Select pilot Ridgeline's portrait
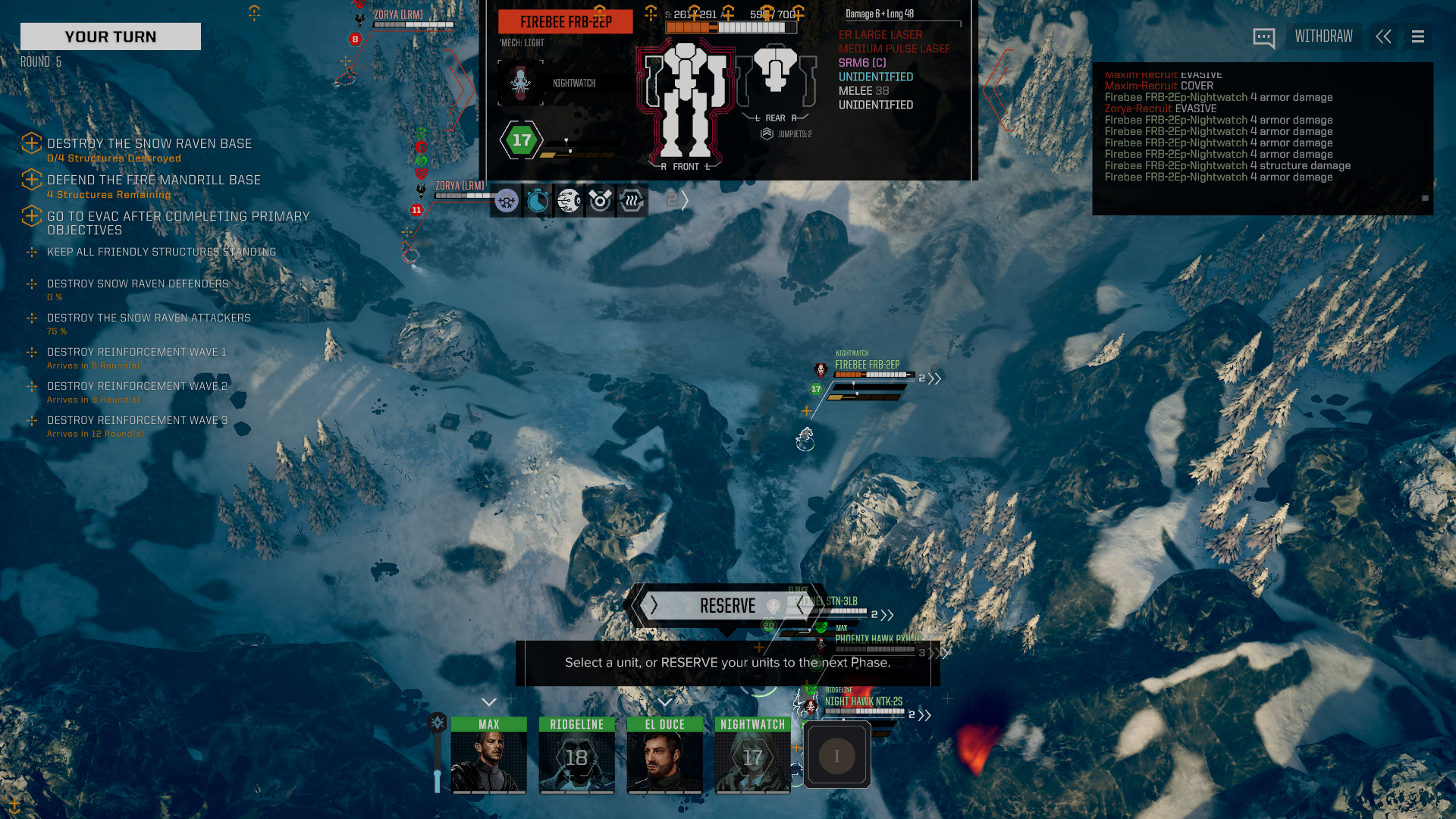Viewport: 1456px width, 819px height. click(576, 755)
